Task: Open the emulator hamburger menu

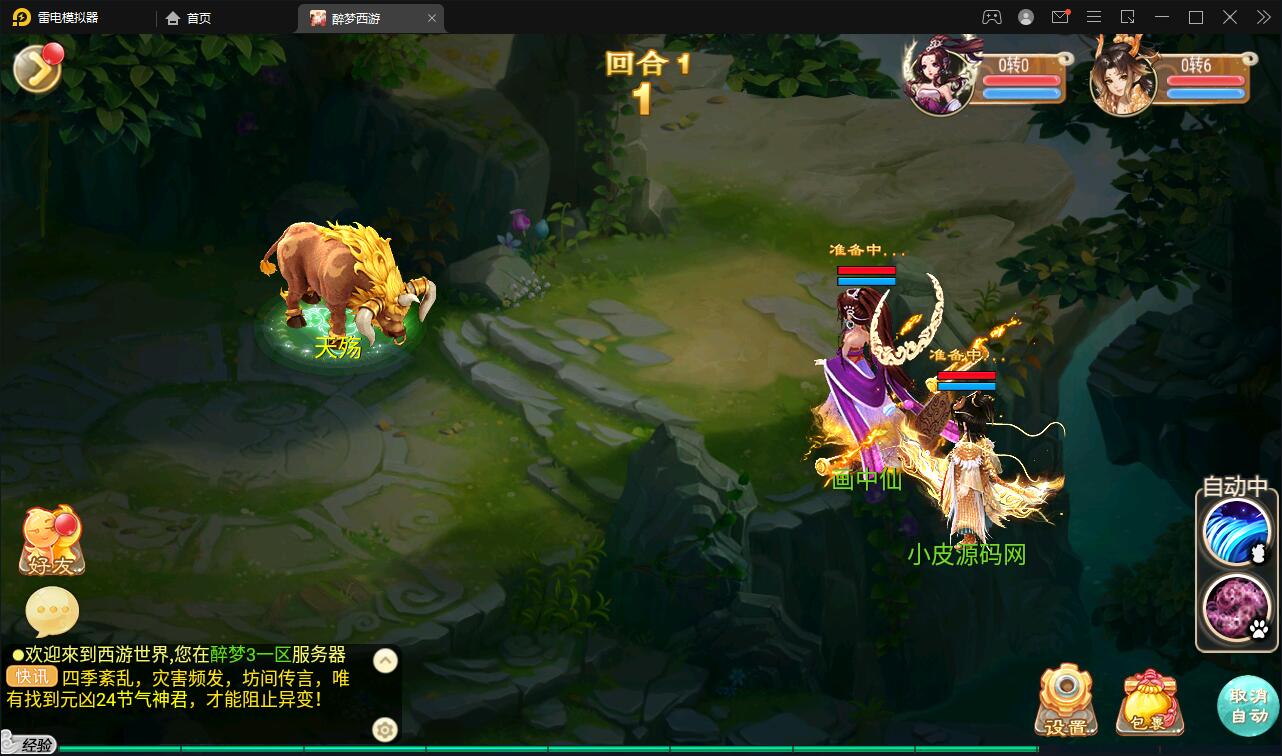Action: (x=1095, y=17)
